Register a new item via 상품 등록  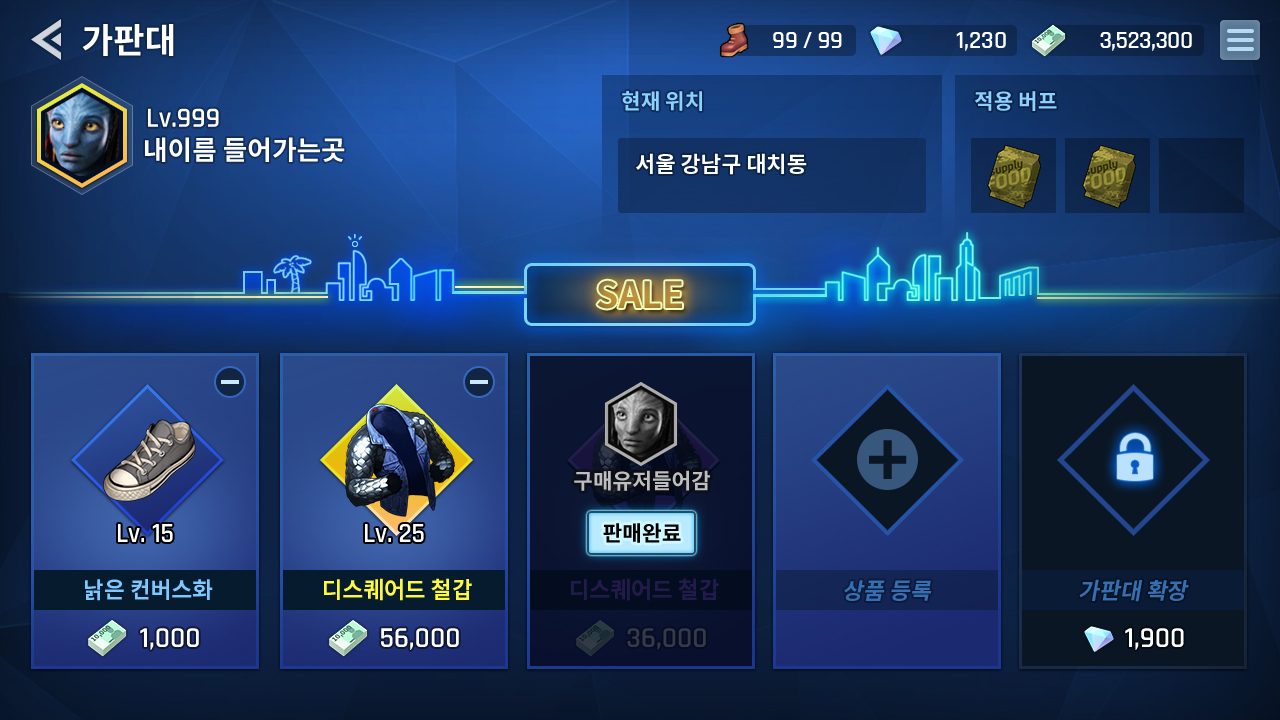[887, 510]
